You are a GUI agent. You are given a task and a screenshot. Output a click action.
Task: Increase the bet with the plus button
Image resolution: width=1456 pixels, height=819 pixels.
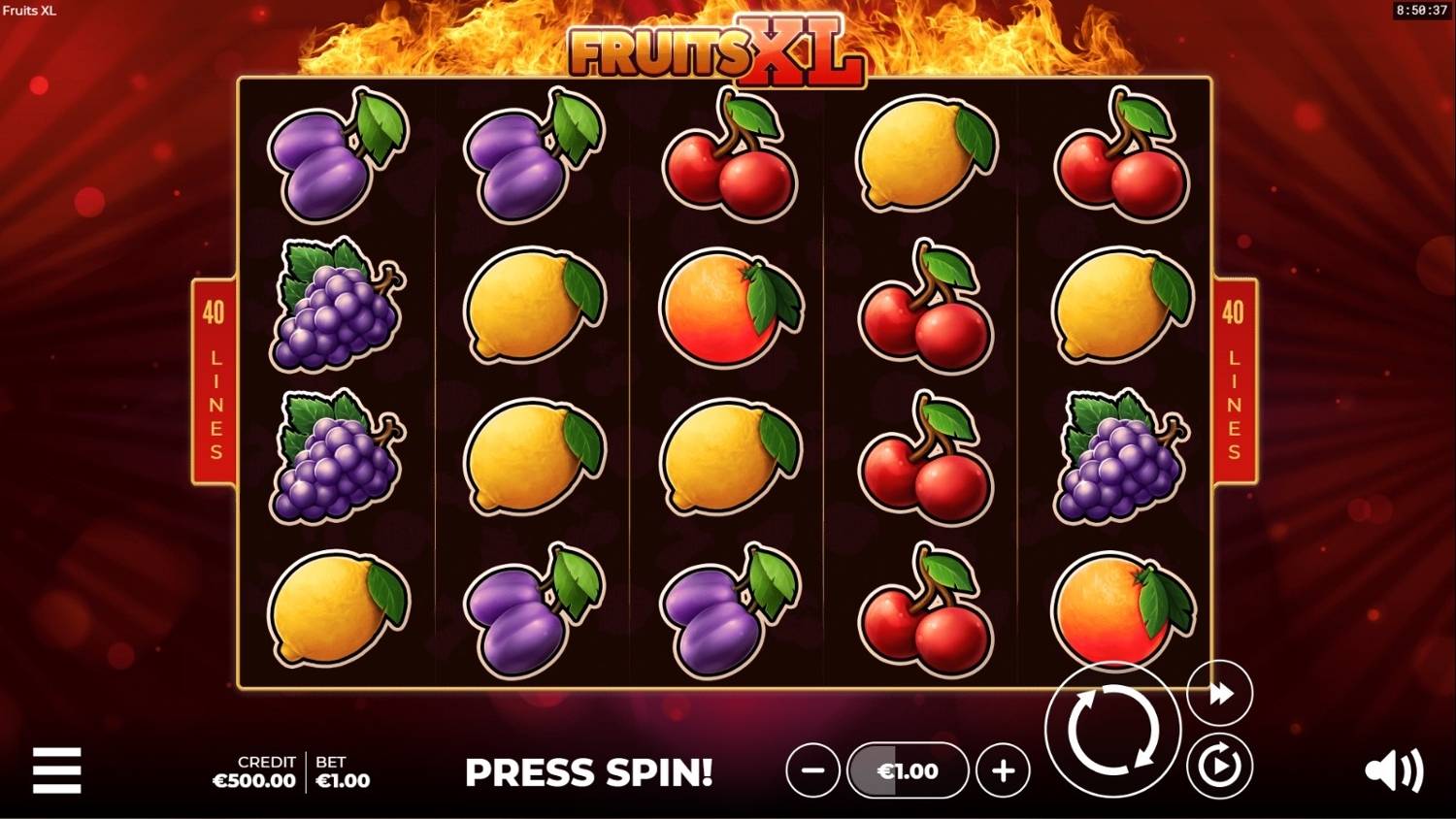click(1004, 770)
